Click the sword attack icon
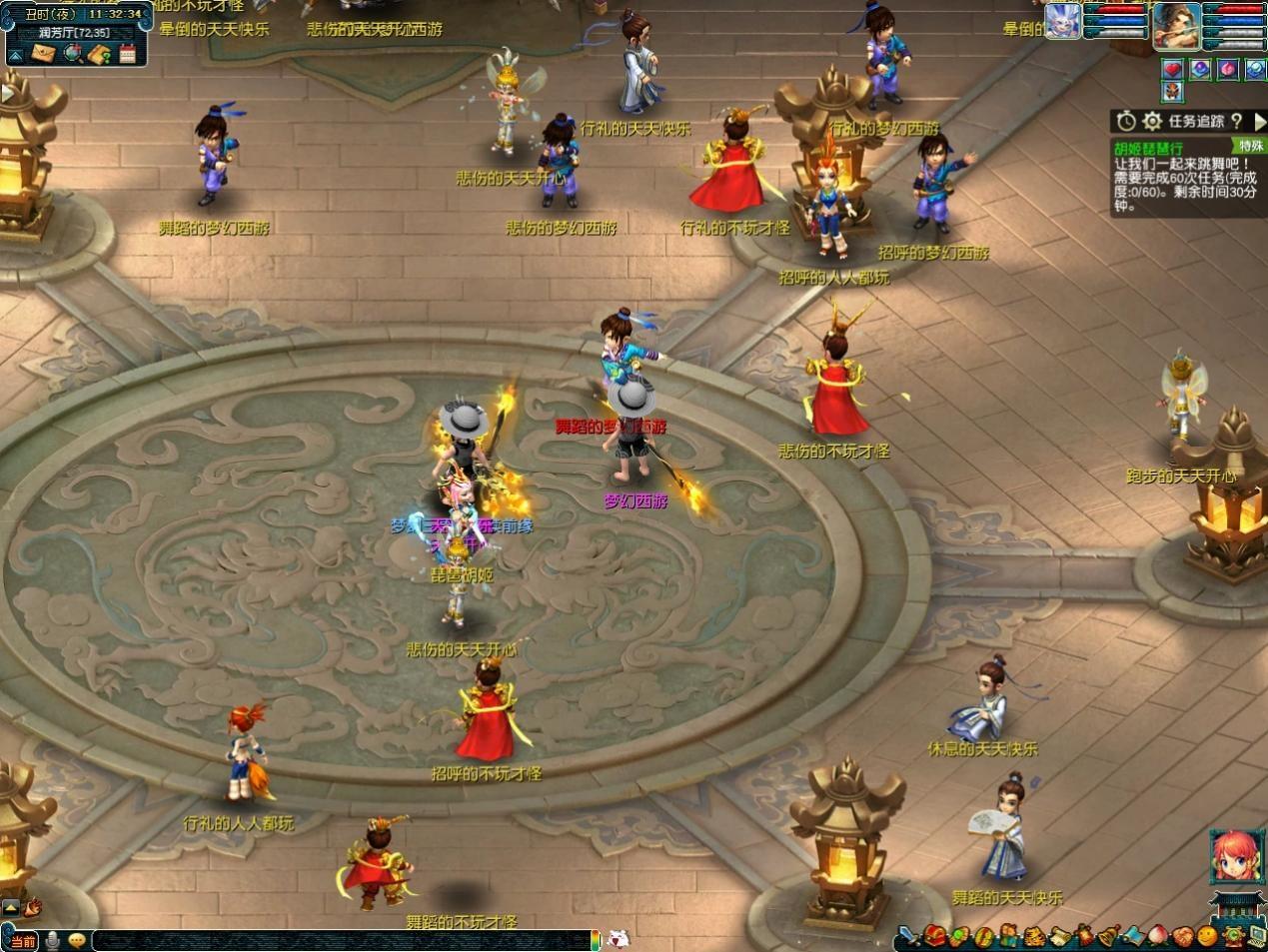This screenshot has height=952, width=1268. click(908, 936)
